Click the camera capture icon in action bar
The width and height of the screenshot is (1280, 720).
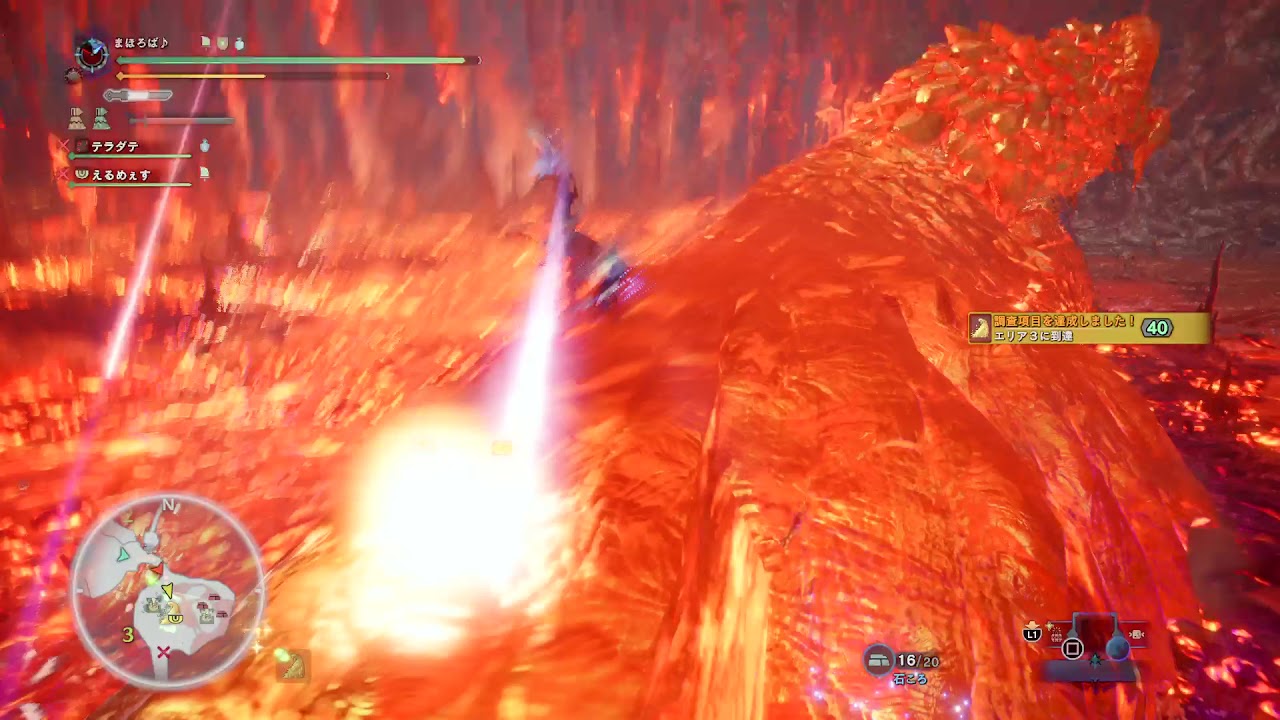coord(1136,634)
